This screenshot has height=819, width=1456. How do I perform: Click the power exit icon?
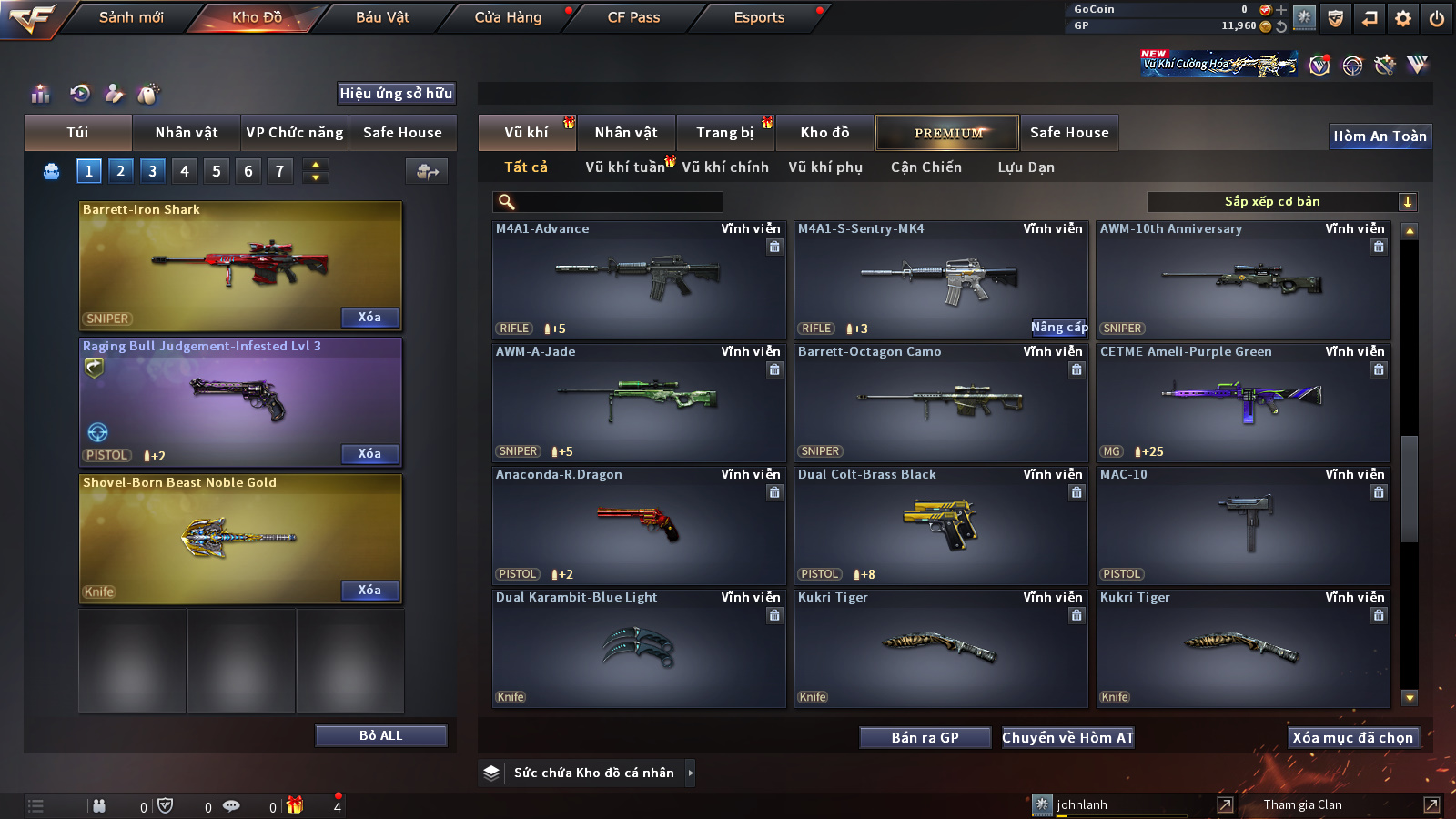1437,18
